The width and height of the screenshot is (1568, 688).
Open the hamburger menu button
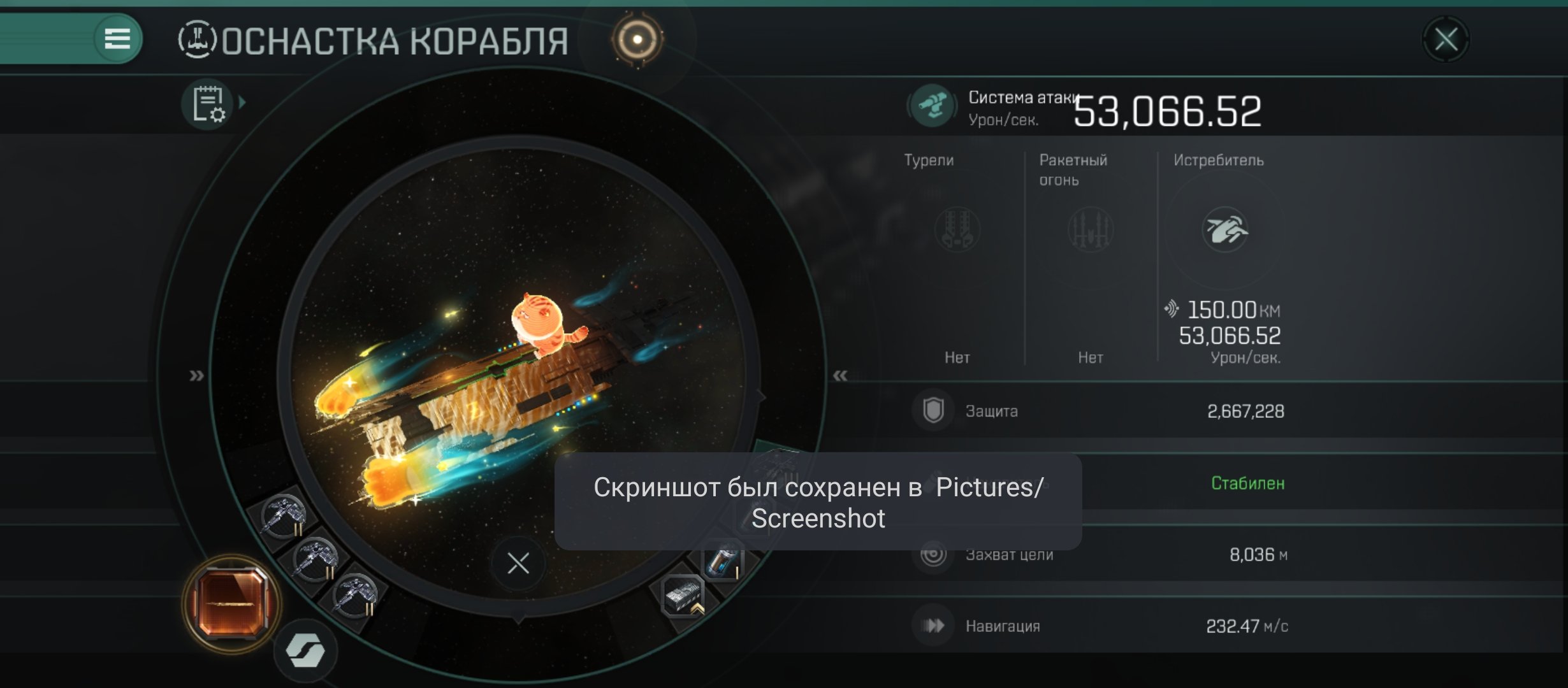(117, 39)
